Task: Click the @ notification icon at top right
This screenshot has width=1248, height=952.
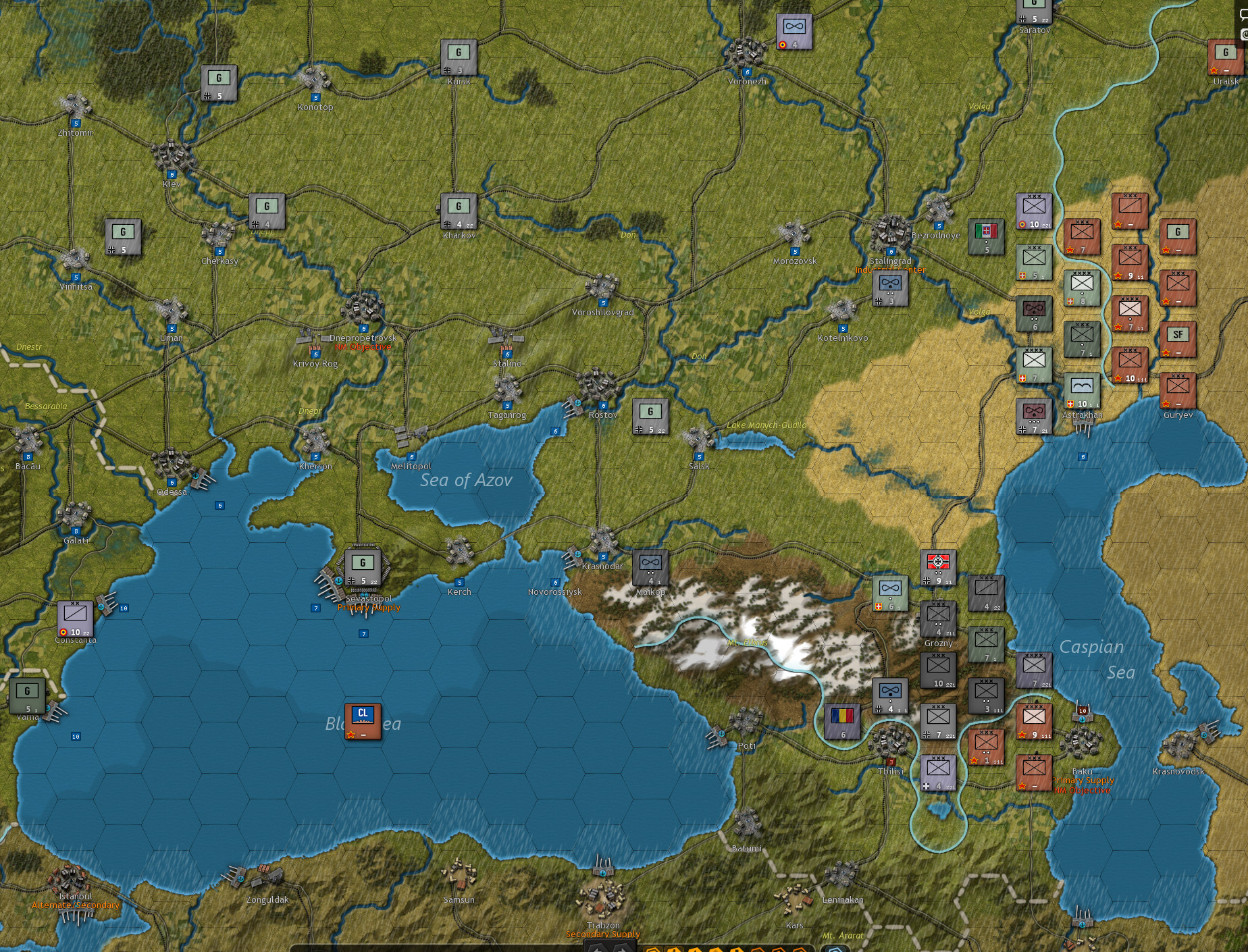Action: [x=1243, y=34]
